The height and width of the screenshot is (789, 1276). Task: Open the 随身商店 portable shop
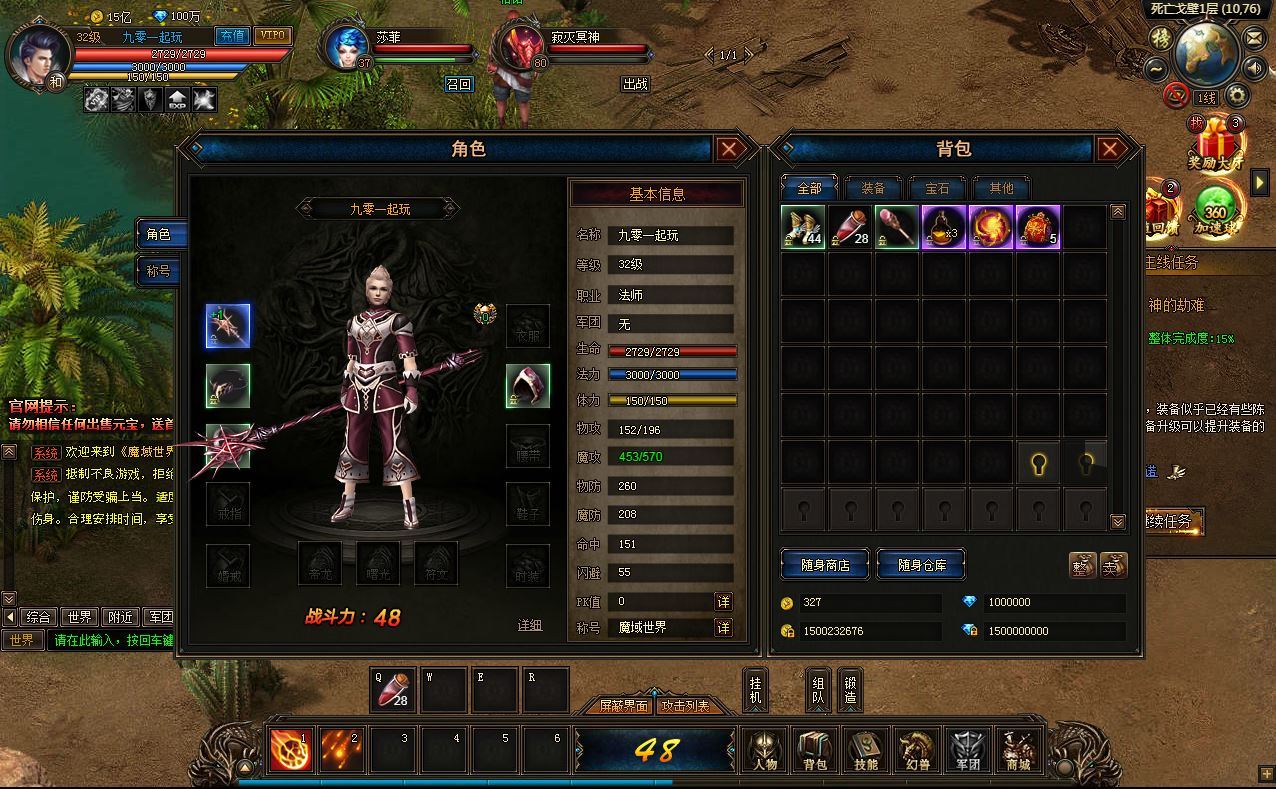coord(825,564)
